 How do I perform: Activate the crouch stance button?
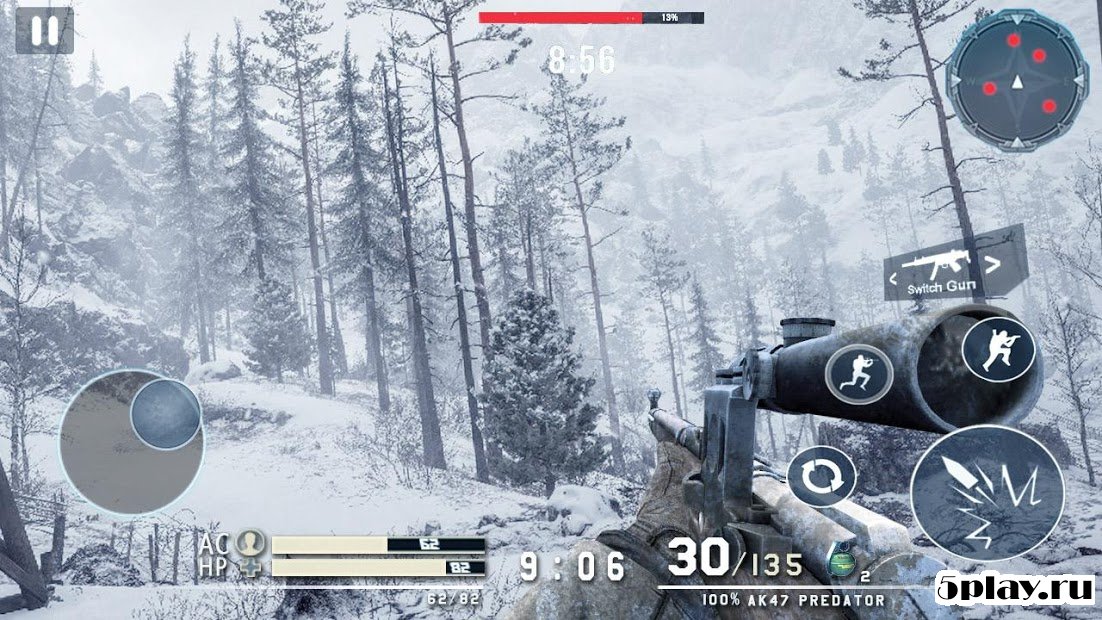point(858,374)
